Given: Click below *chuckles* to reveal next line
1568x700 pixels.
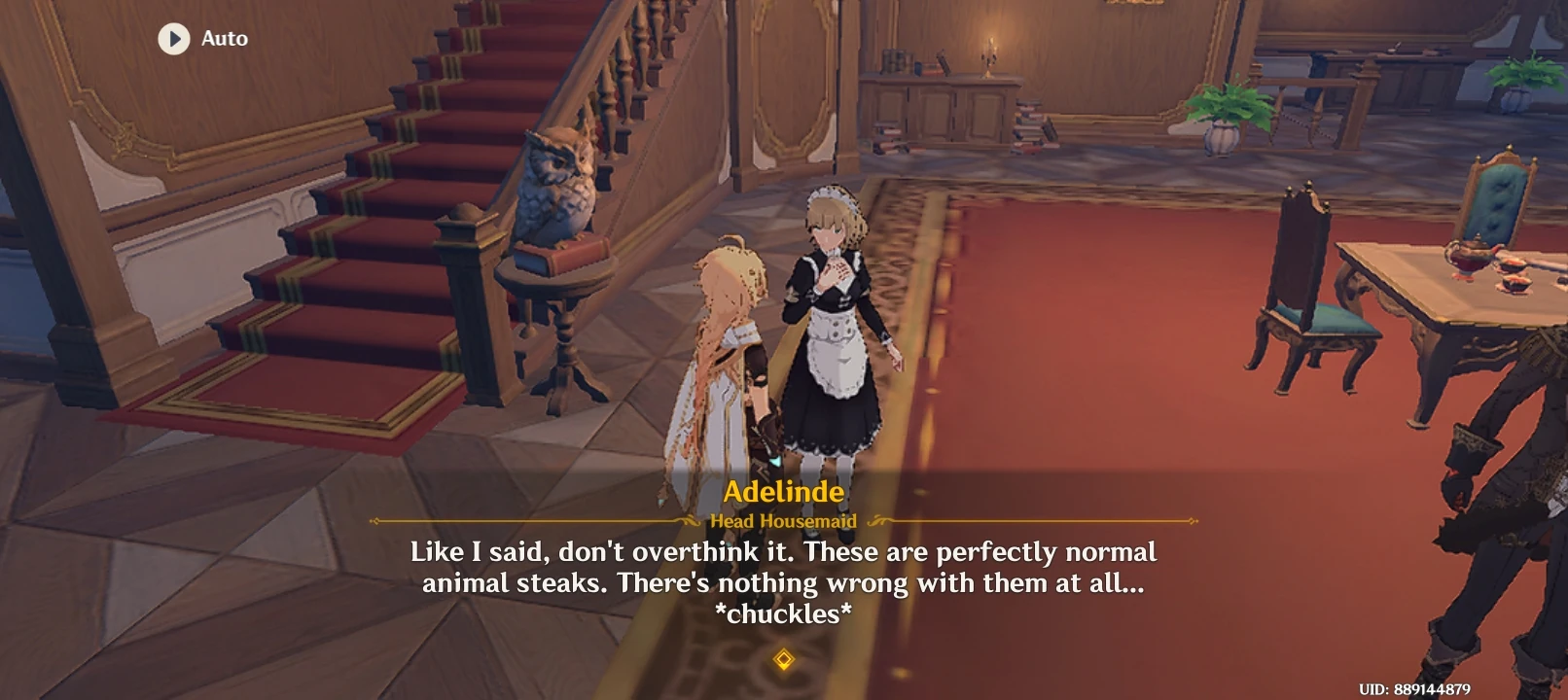Looking at the screenshot, I should 784,637.
